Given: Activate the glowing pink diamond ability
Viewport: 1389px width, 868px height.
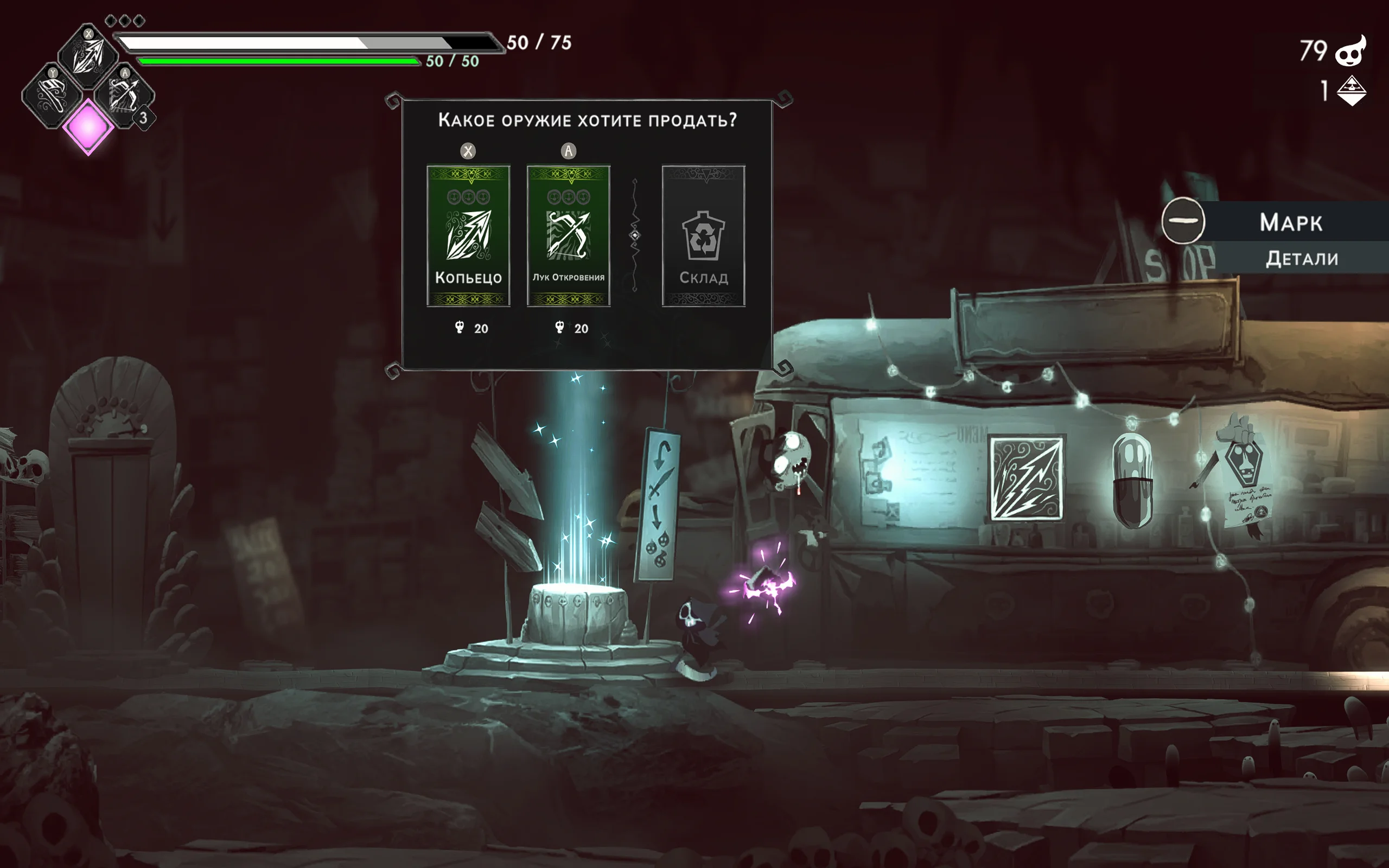Looking at the screenshot, I should (x=88, y=127).
